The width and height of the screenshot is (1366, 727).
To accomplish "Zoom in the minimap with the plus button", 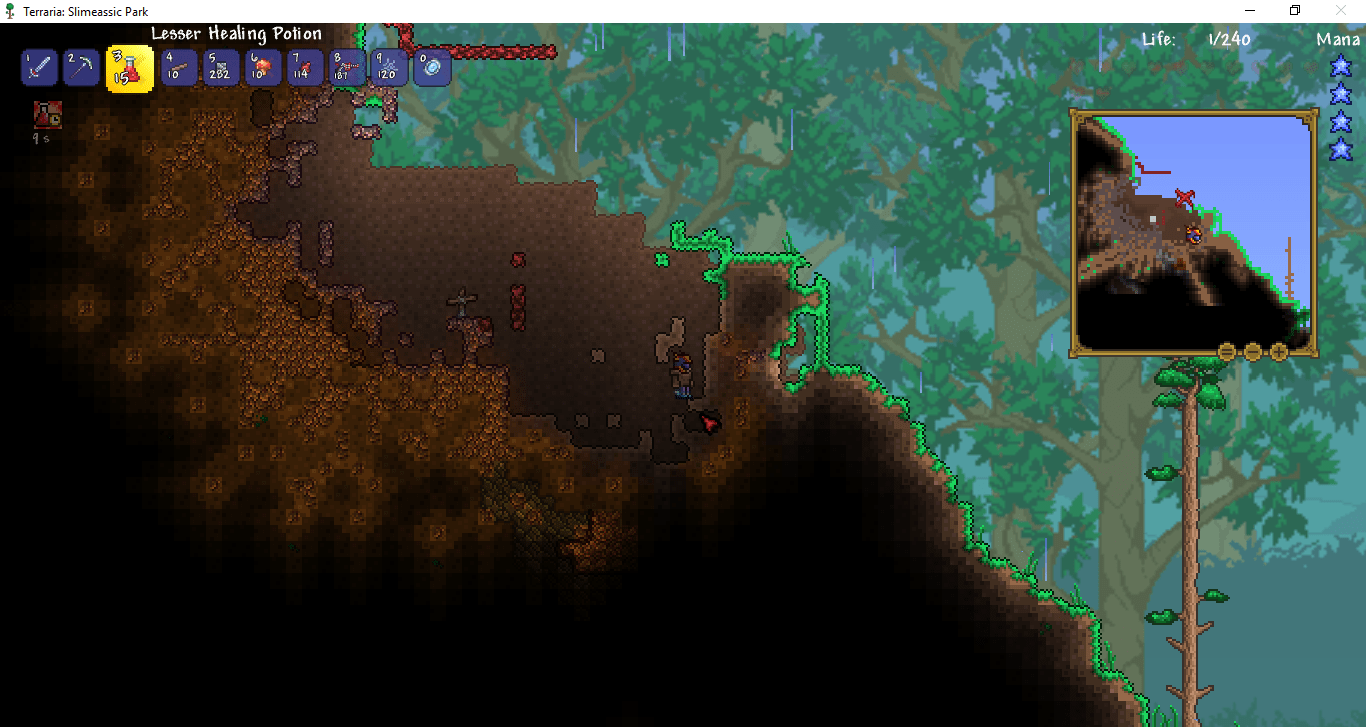I will [x=1278, y=351].
